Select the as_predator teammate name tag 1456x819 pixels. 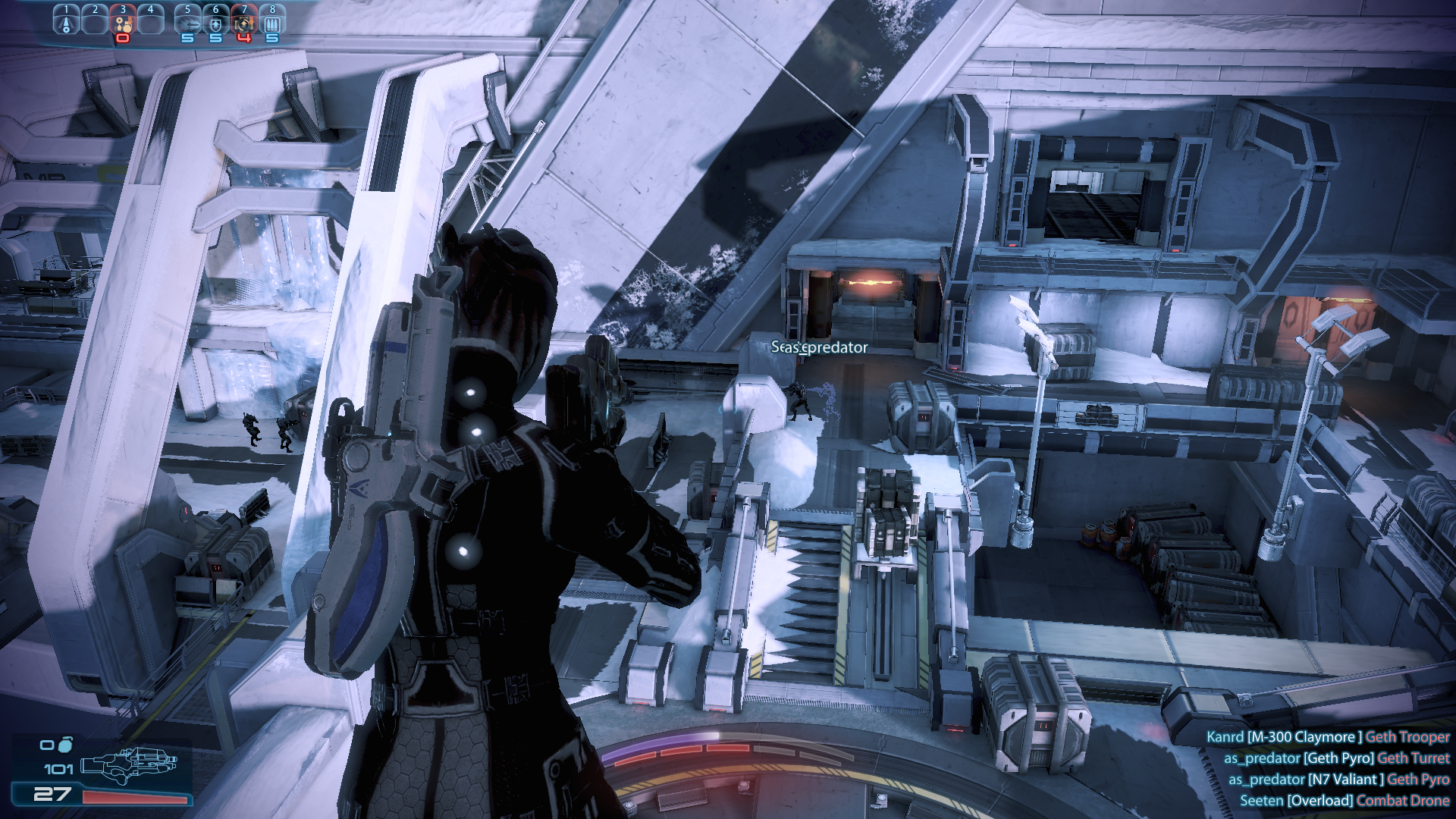(819, 347)
